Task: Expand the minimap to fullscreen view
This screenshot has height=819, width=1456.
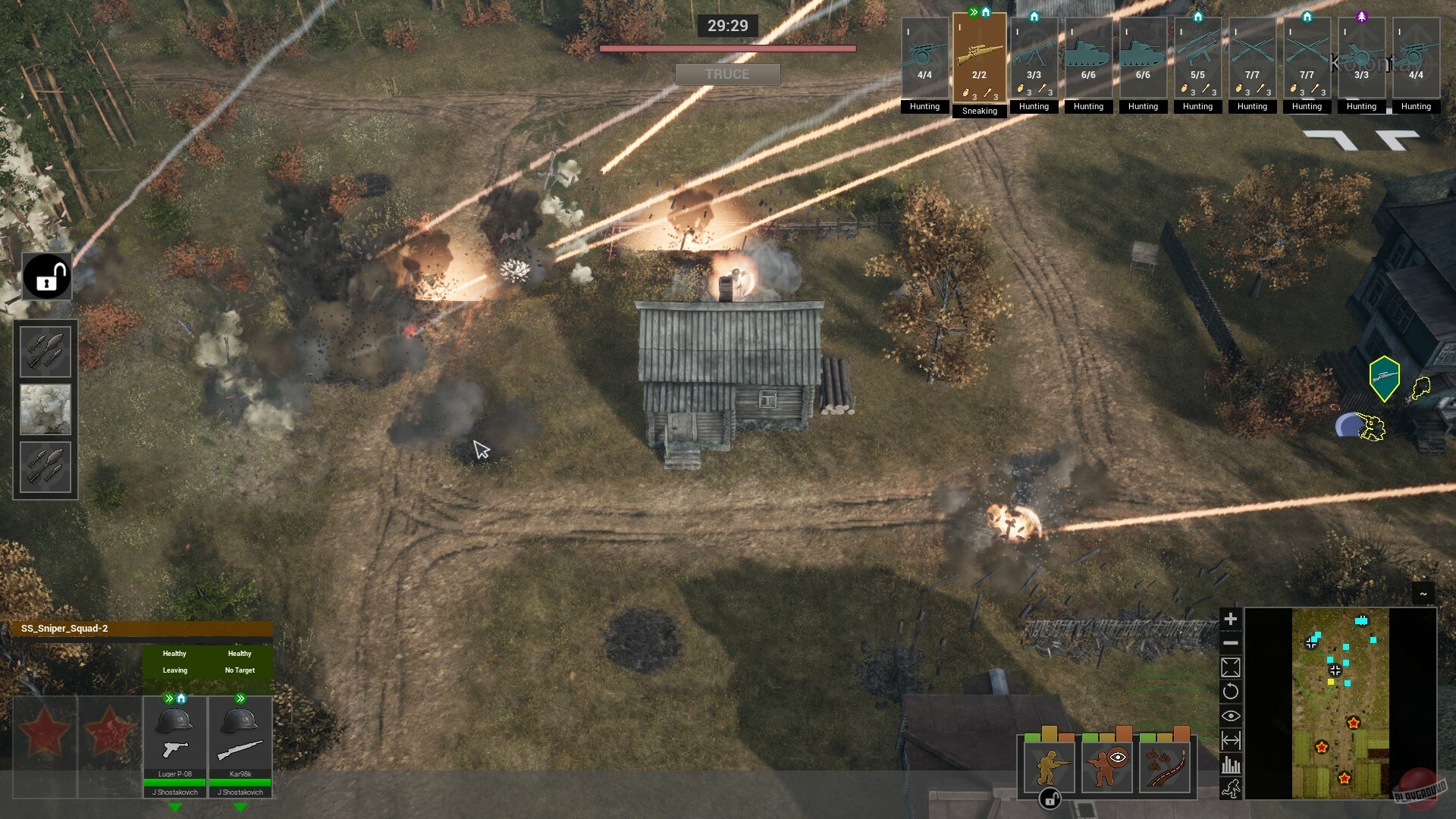Action: 1231,667
